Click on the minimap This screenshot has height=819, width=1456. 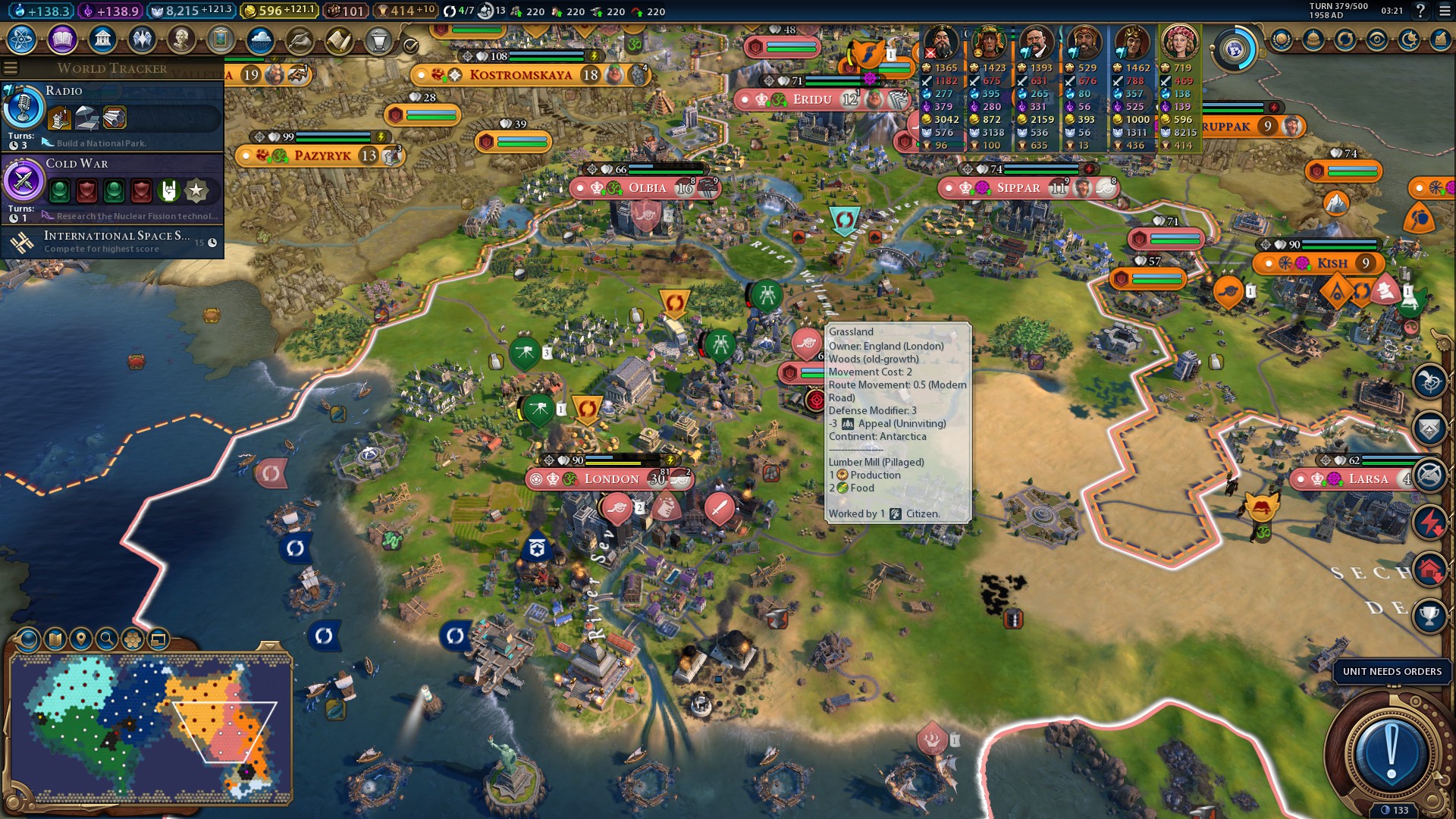[x=152, y=728]
